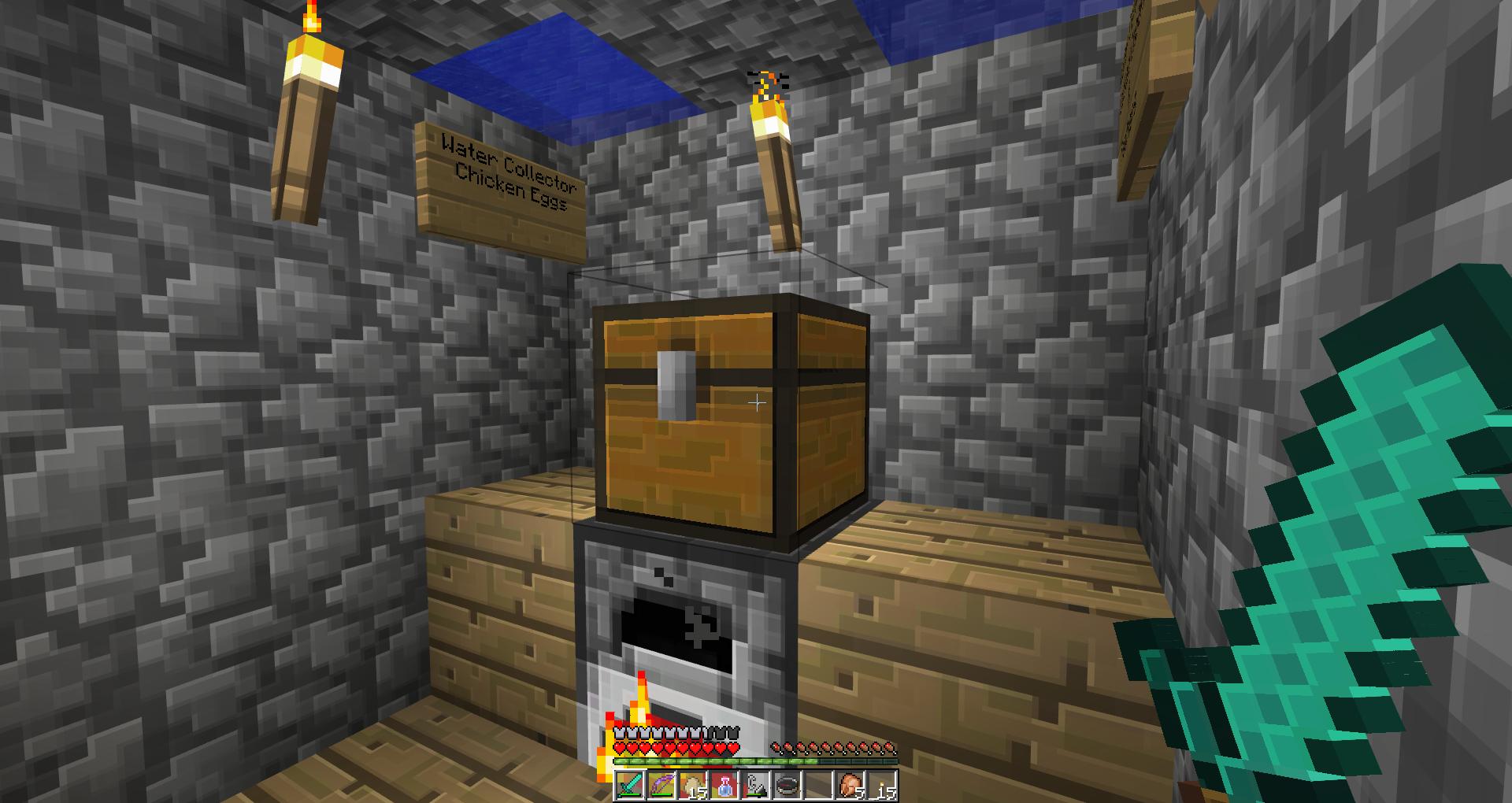Select the diamond sword in the hotbar
The width and height of the screenshot is (1512, 803).
click(629, 786)
